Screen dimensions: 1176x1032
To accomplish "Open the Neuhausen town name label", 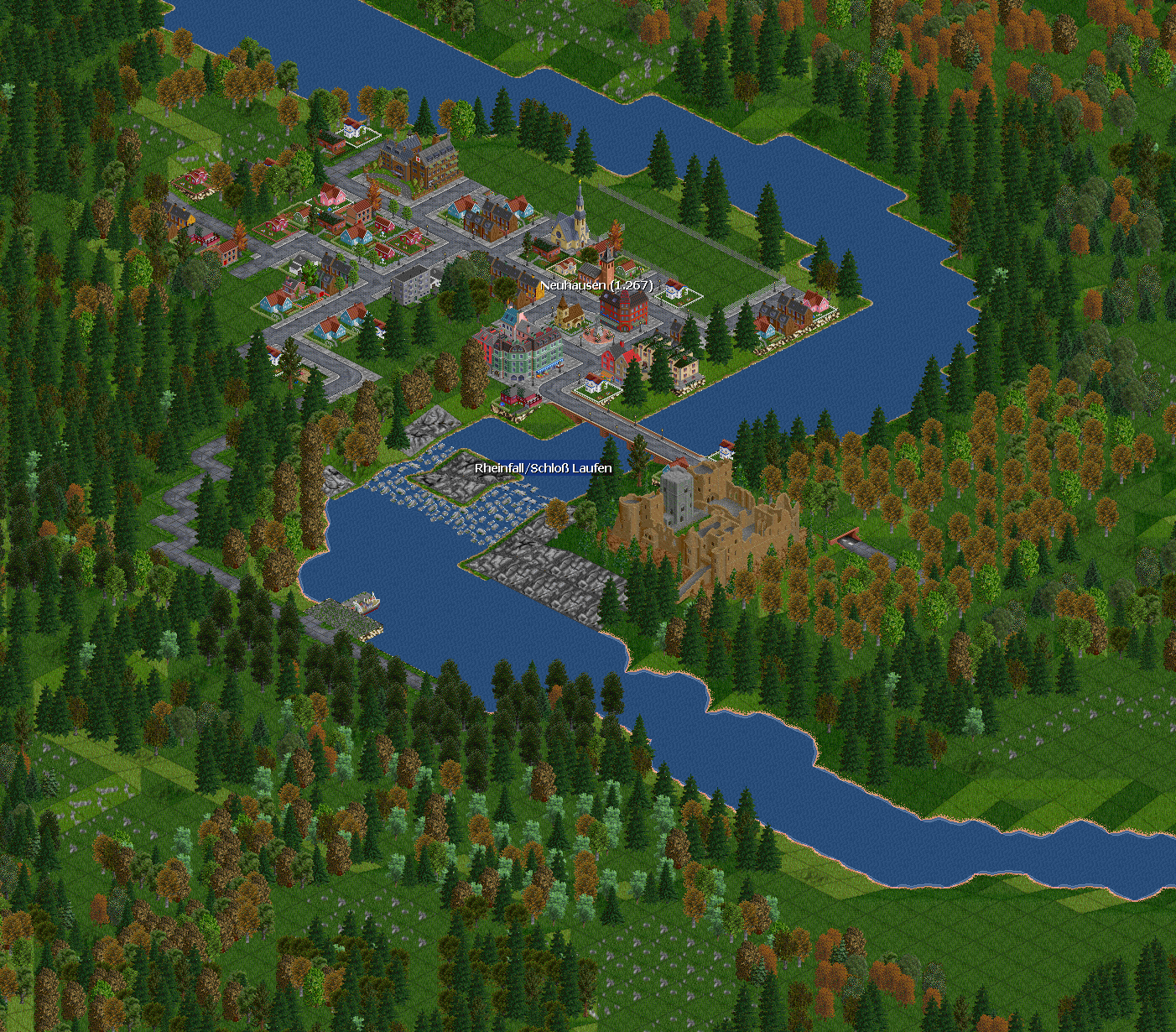I will tap(596, 285).
